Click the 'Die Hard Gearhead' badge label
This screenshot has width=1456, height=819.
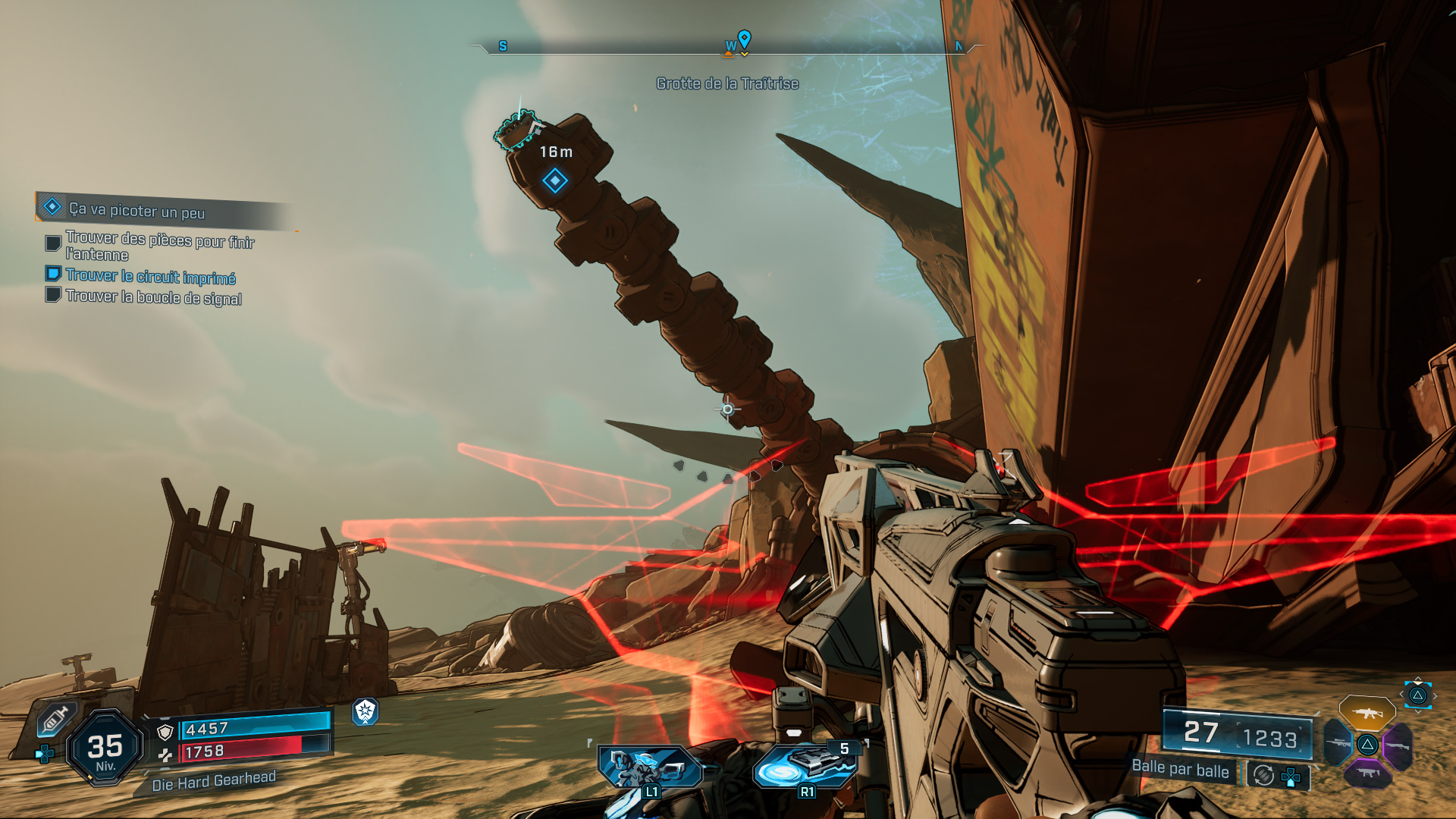tap(215, 781)
